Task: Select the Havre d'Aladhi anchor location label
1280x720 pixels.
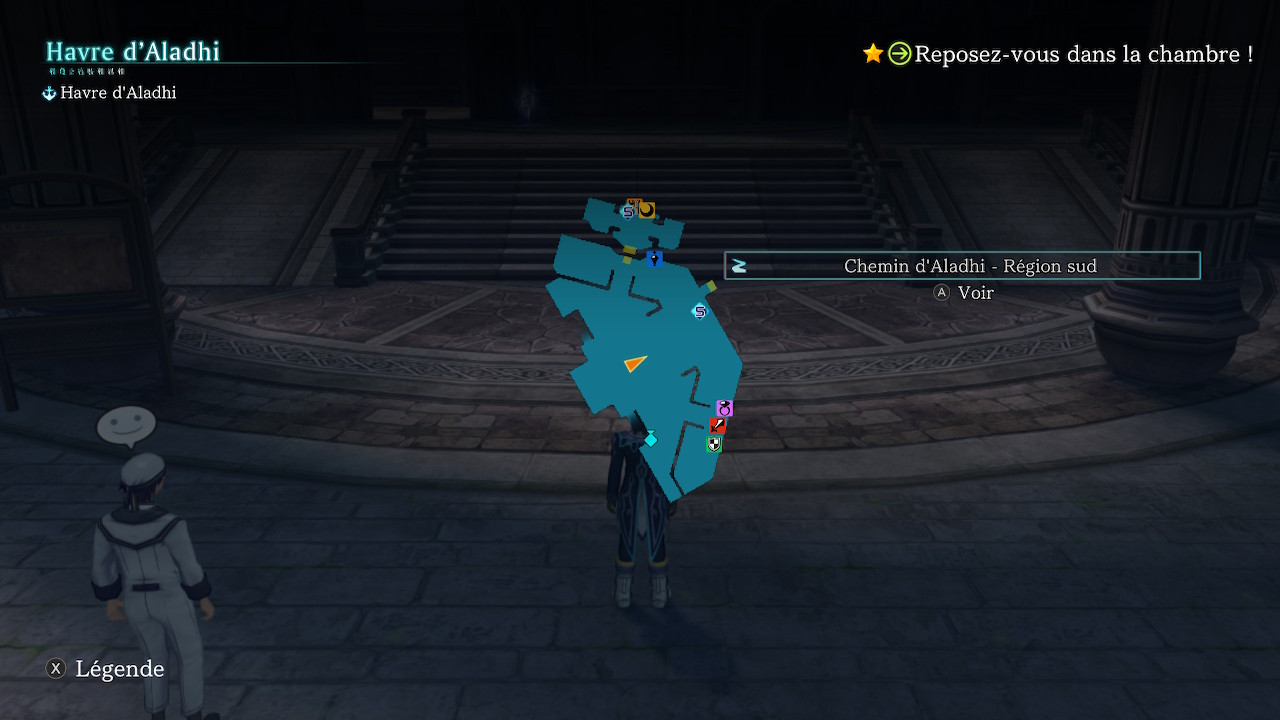Action: coord(110,93)
